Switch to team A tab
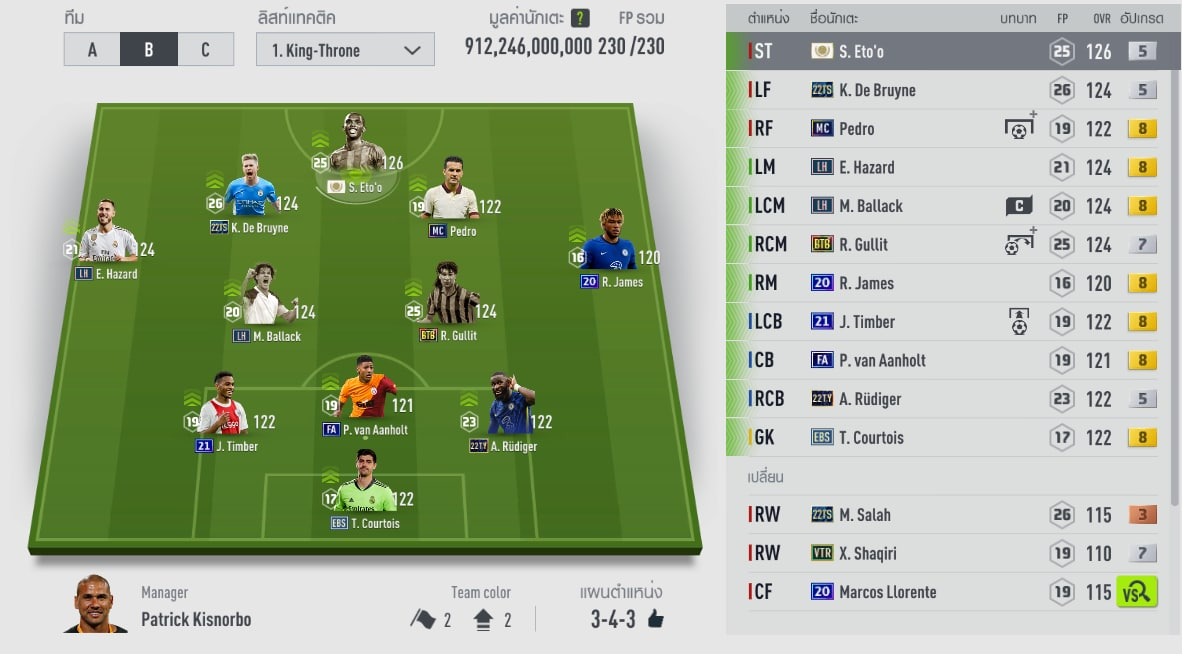 click(92, 49)
